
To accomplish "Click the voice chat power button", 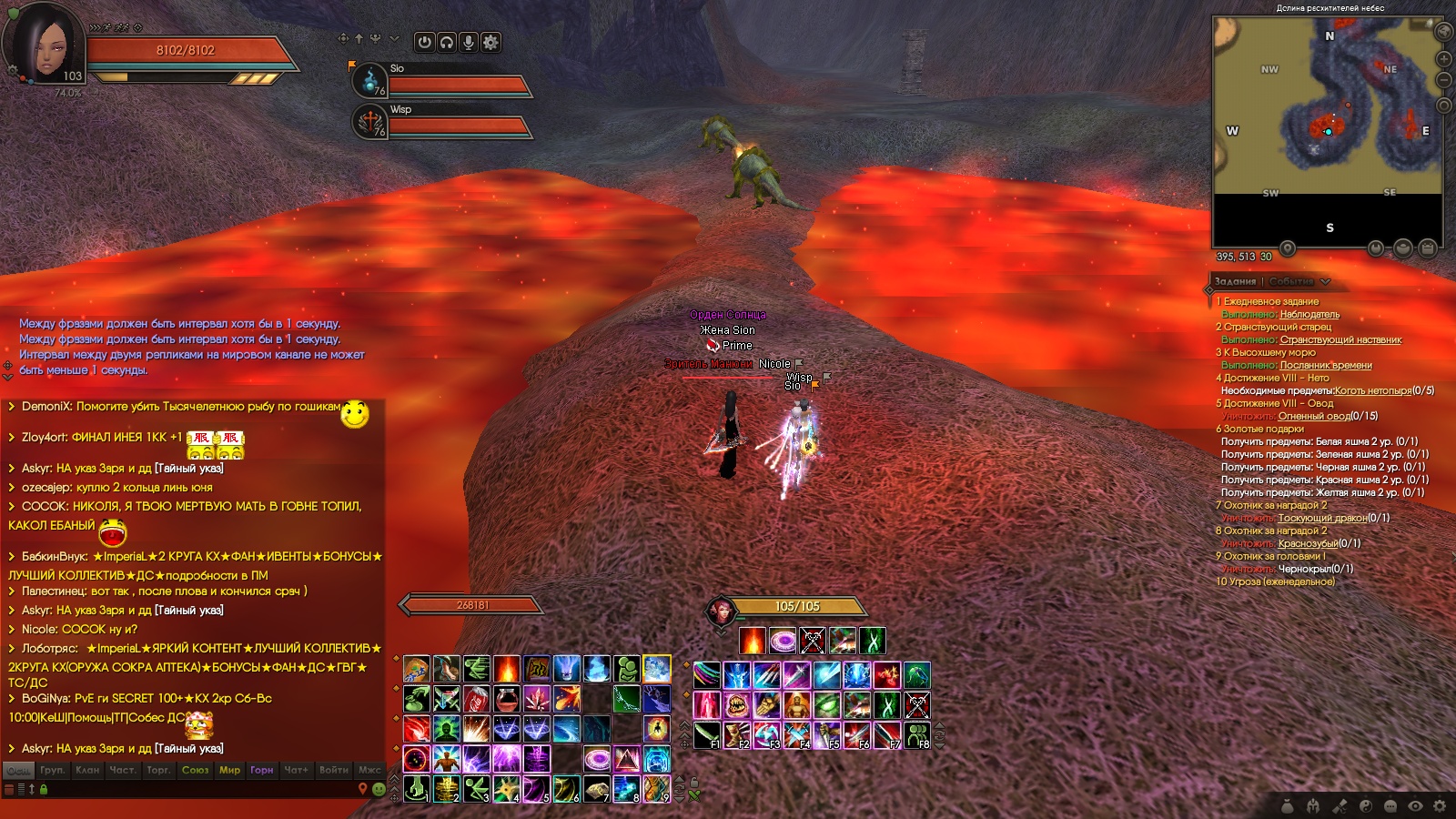I will click(x=425, y=42).
